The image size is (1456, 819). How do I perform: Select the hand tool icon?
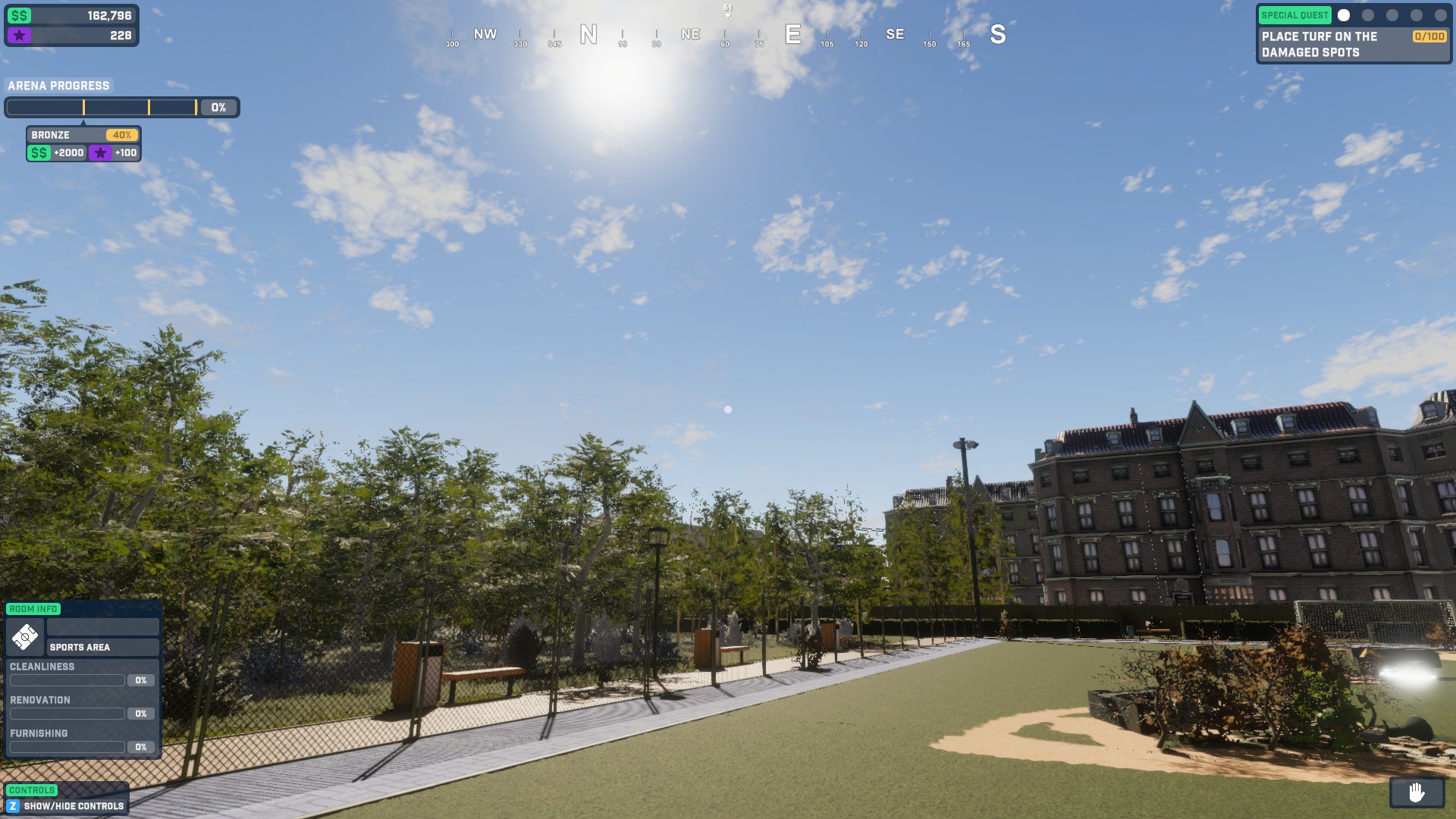(x=1416, y=792)
